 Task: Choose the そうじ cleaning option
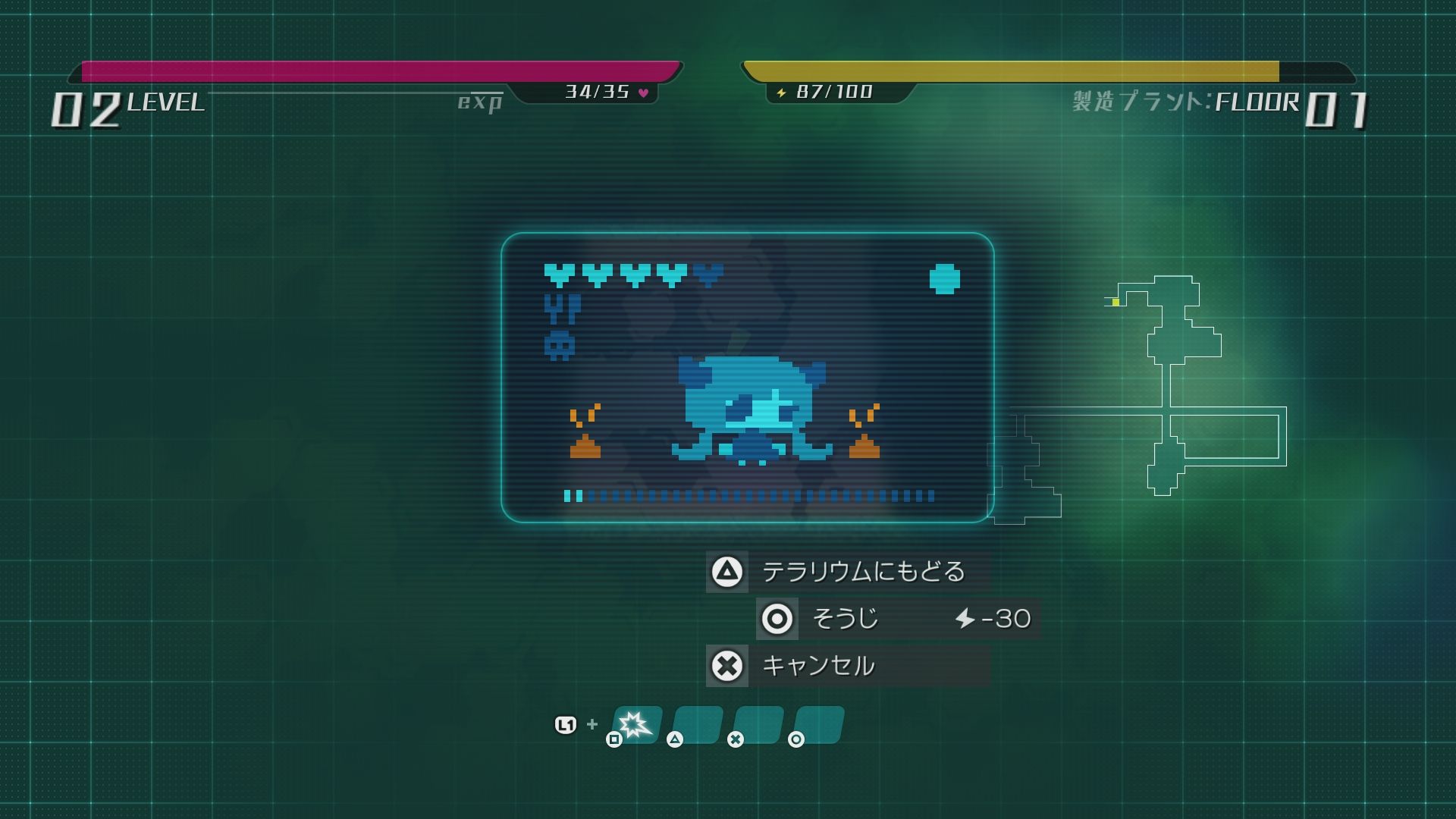[898, 619]
